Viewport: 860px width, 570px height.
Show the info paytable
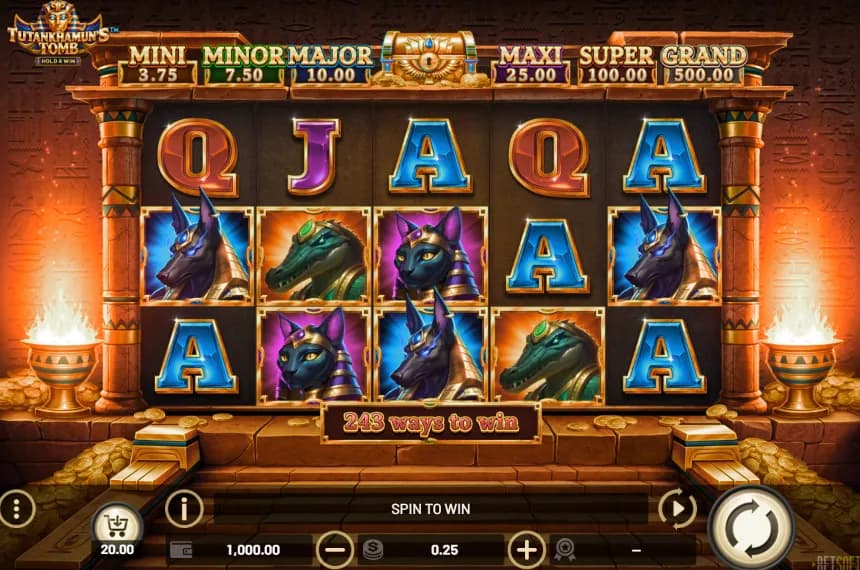click(x=184, y=509)
